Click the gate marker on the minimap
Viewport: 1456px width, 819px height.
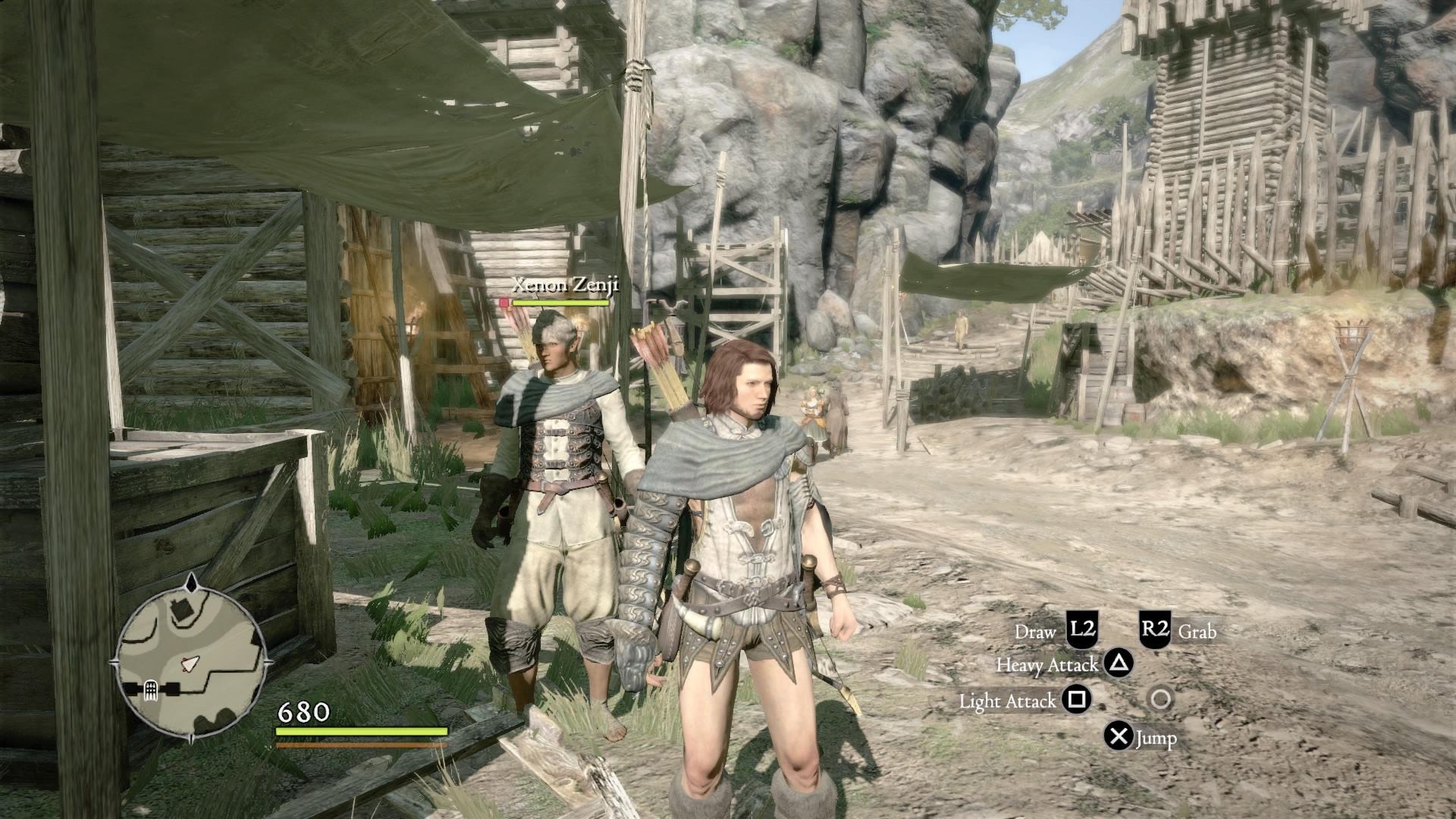click(150, 689)
